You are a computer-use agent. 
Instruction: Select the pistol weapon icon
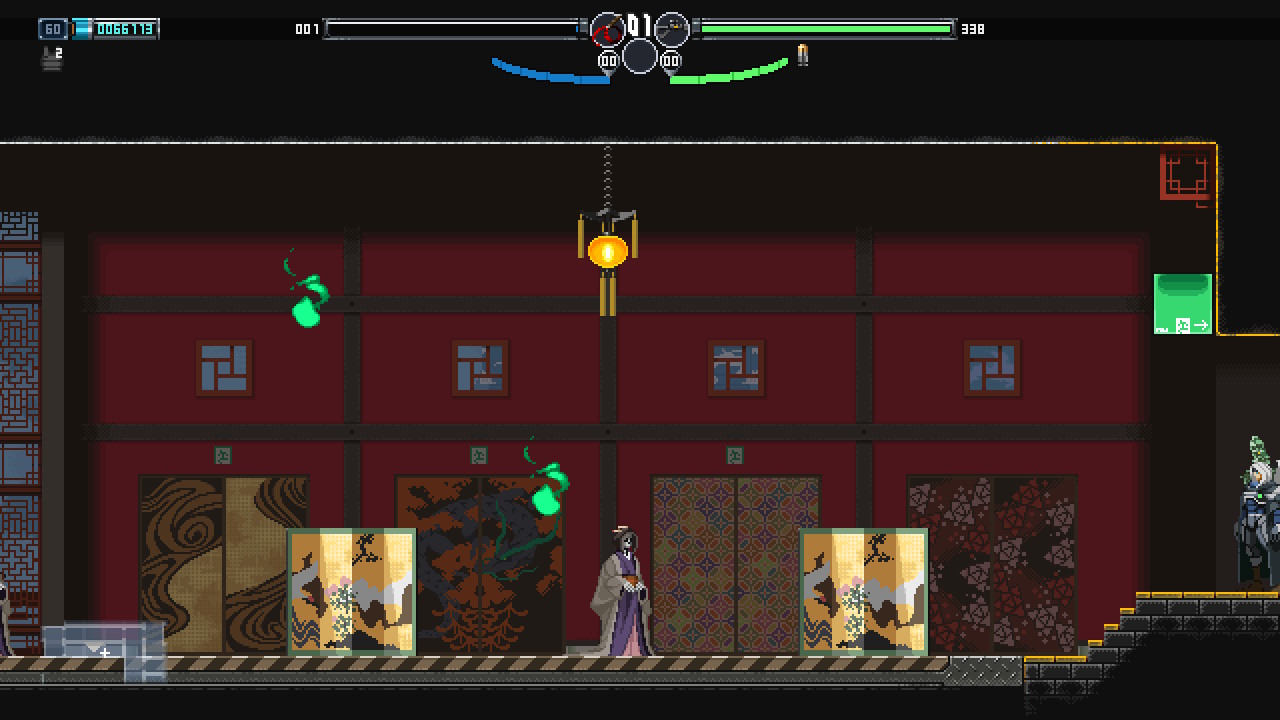(672, 30)
